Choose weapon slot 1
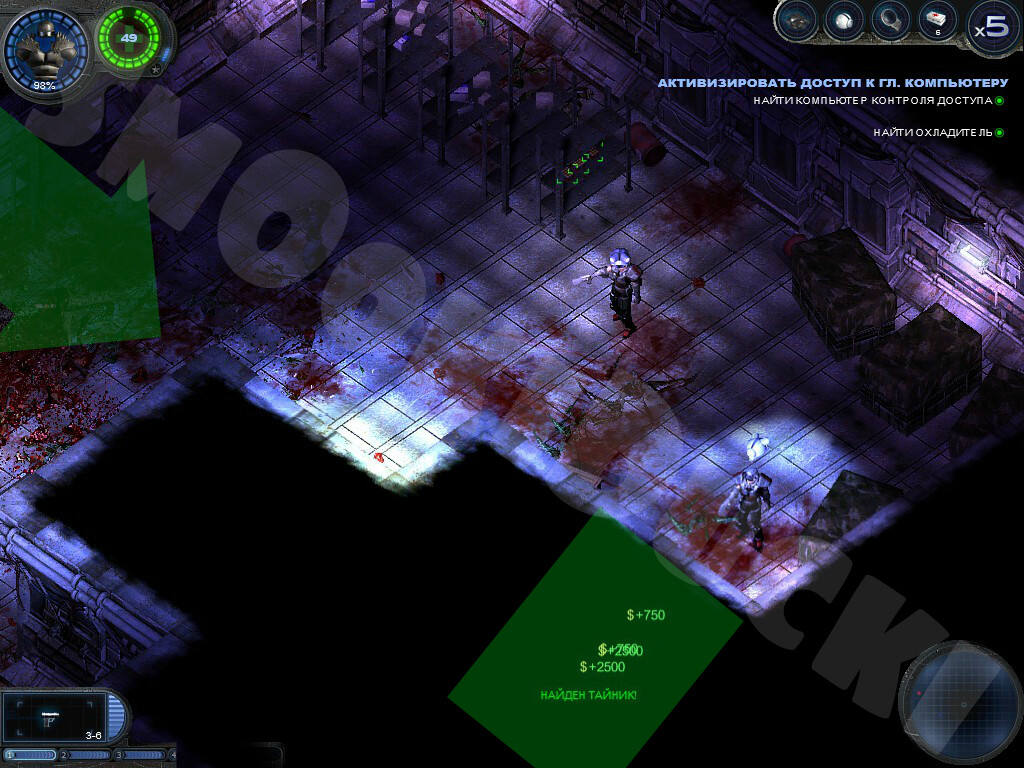Image resolution: width=1024 pixels, height=768 pixels. coord(32,755)
